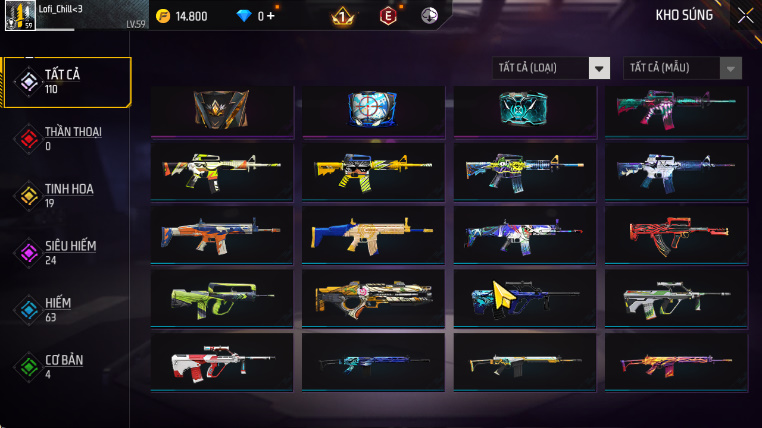Click the globe icon in top bar
The height and width of the screenshot is (428, 762).
click(x=429, y=16)
